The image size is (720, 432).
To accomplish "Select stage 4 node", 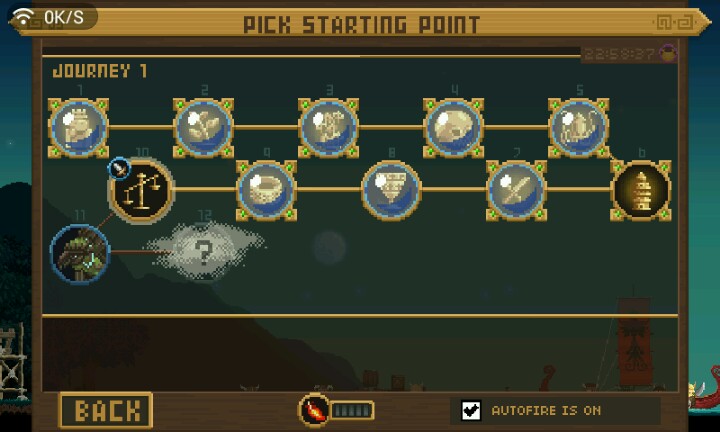I will (454, 128).
